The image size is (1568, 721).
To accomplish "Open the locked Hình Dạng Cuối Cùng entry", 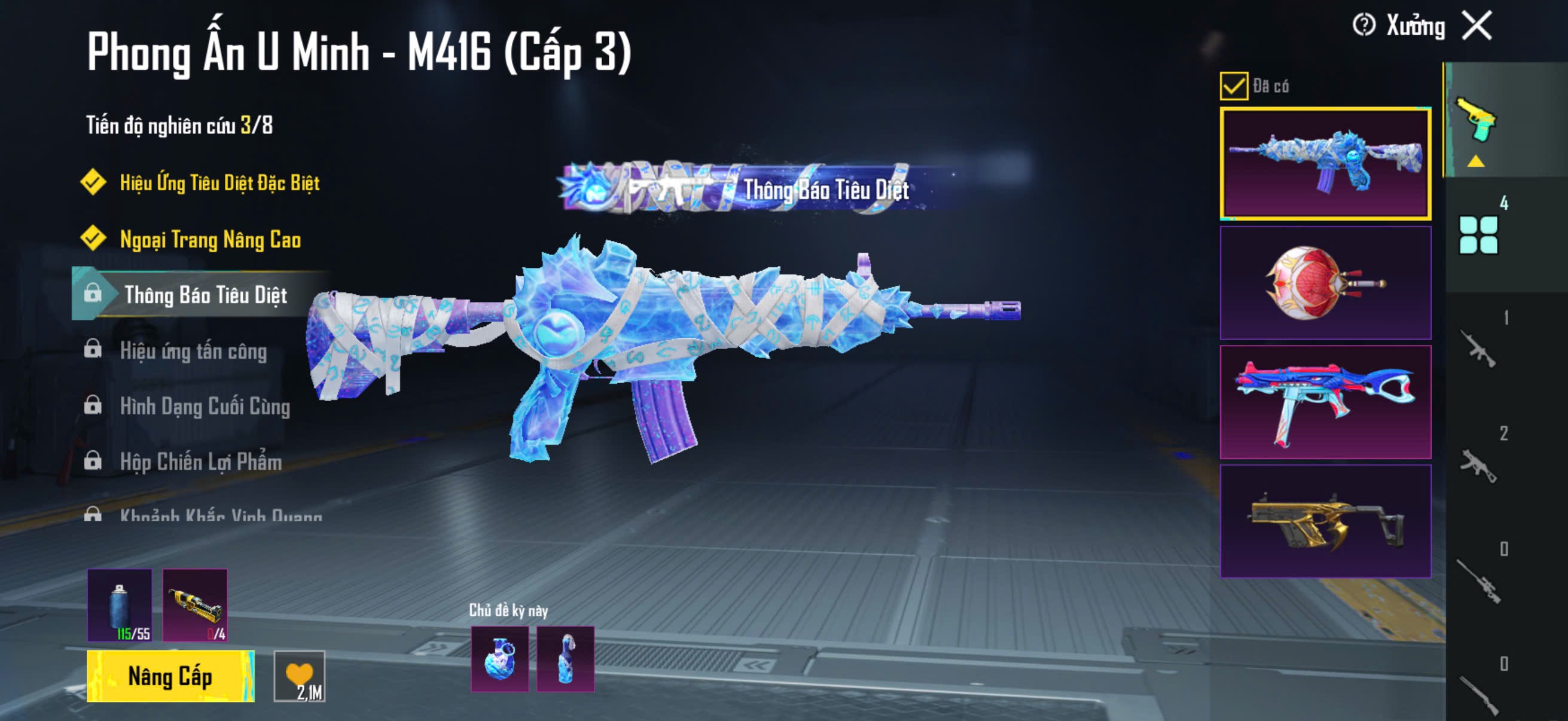I will click(205, 406).
